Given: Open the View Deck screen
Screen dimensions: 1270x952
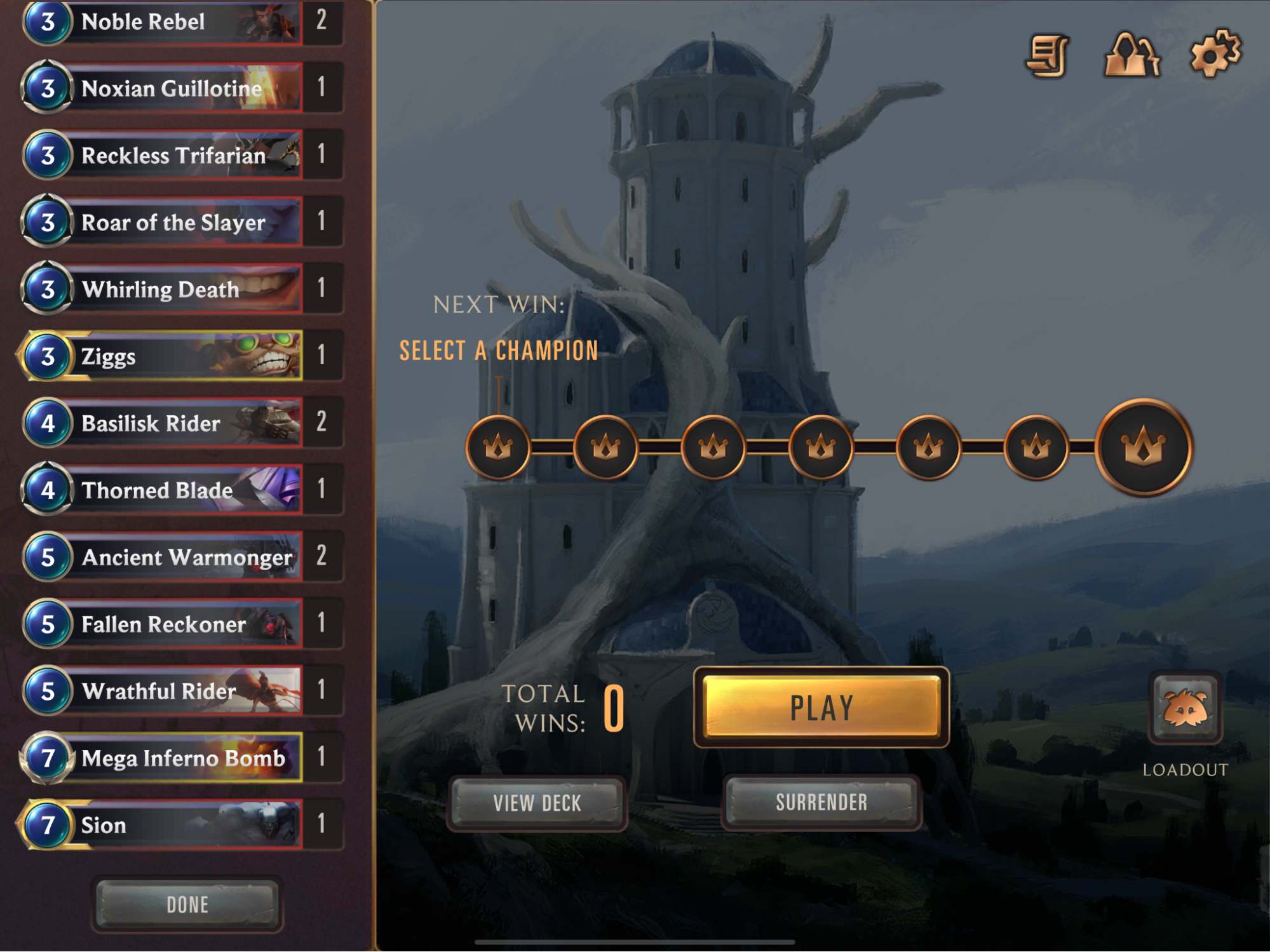Looking at the screenshot, I should [537, 803].
